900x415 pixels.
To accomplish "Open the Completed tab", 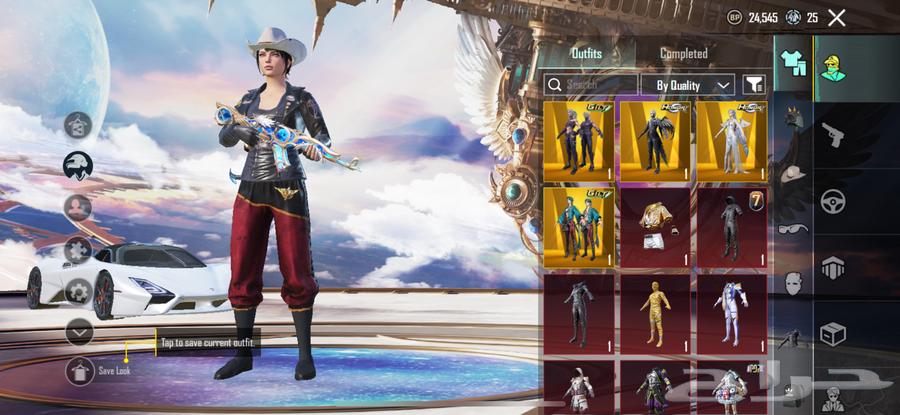I will [x=684, y=53].
